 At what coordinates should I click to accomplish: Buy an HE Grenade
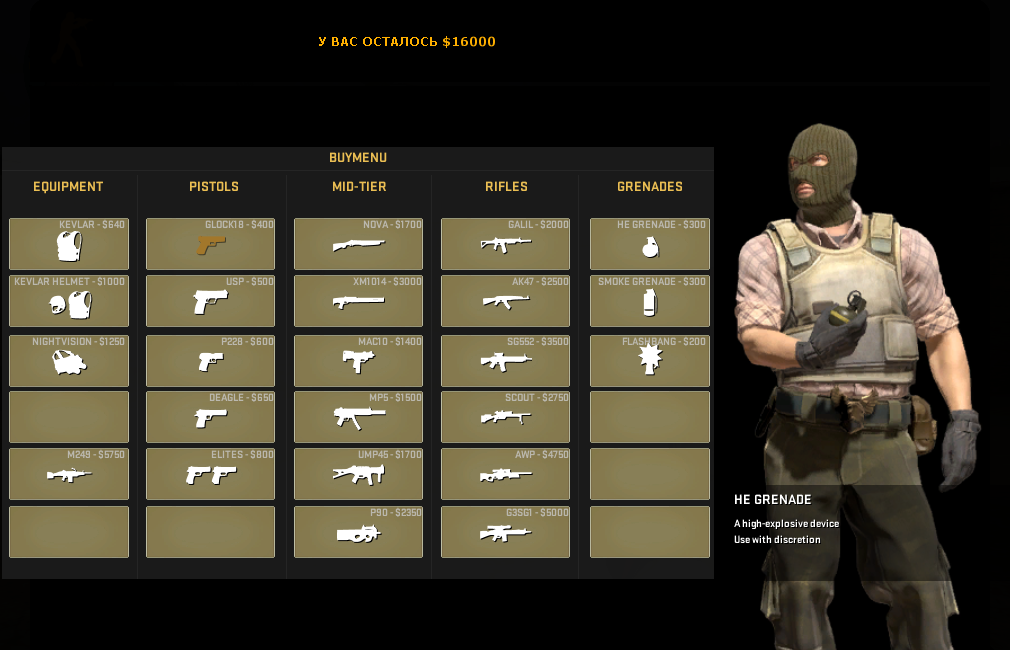[650, 244]
